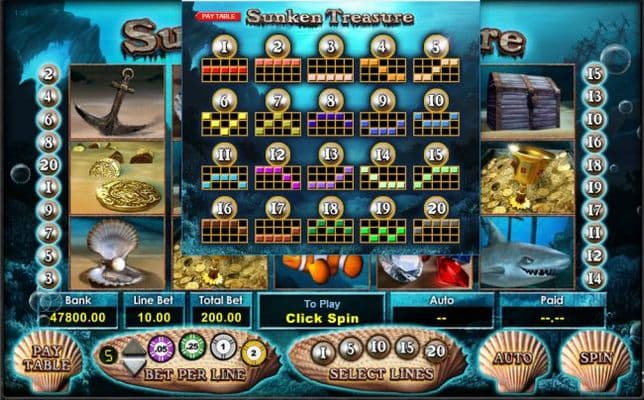This screenshot has width=644, height=400.
Task: Click the red Pay Table tag beside title
Action: point(218,17)
